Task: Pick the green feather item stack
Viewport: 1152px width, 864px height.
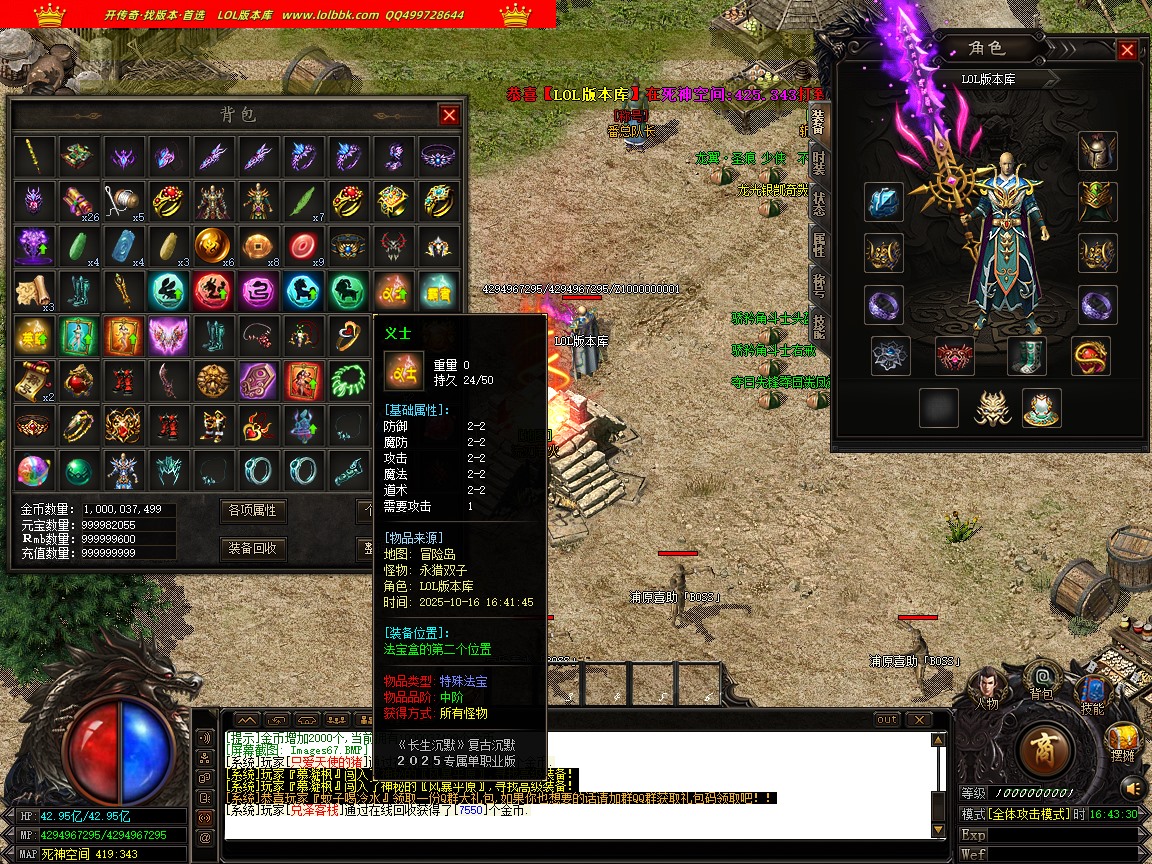Action: point(302,200)
